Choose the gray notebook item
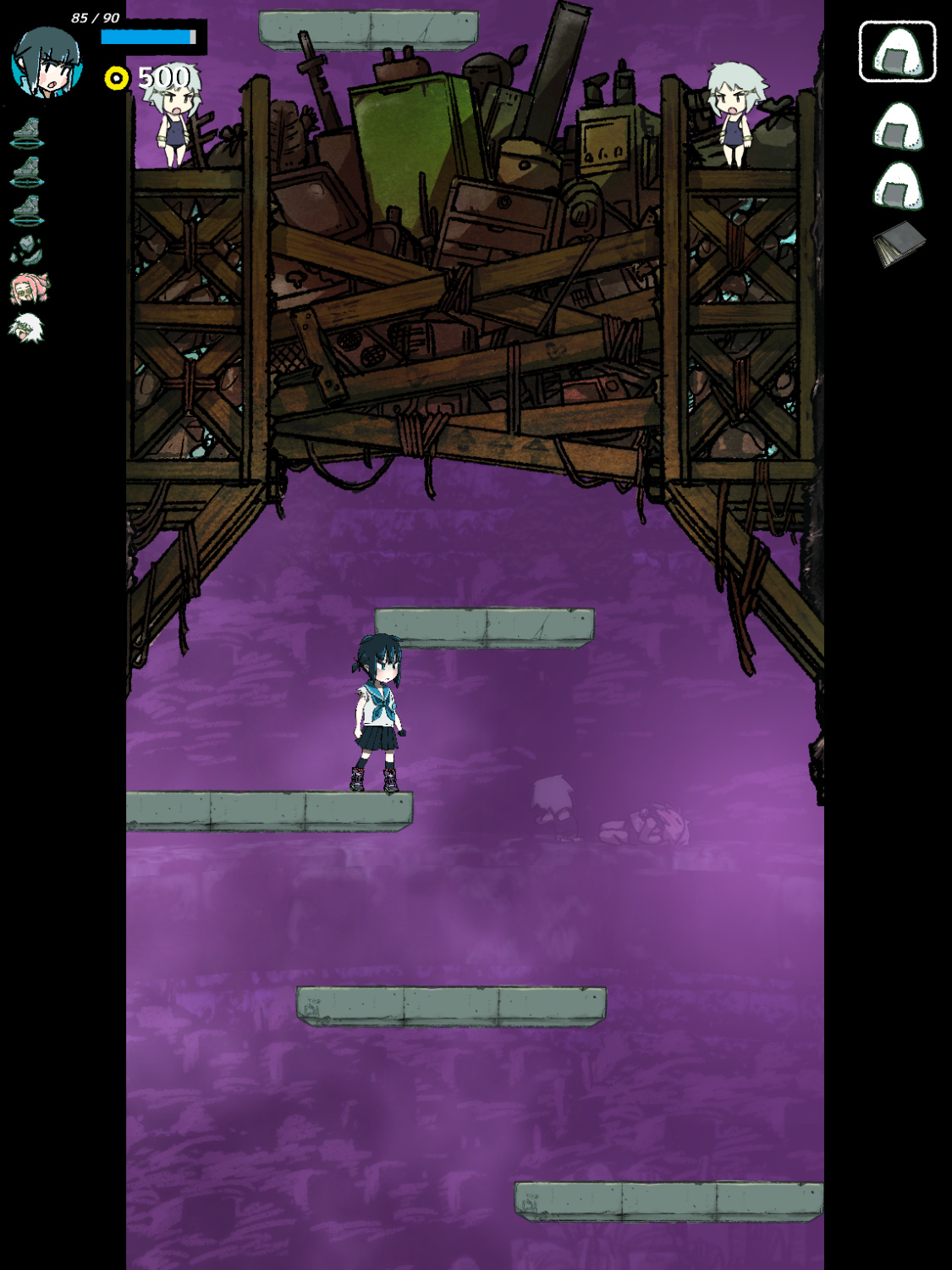The image size is (952, 1270). tap(899, 244)
